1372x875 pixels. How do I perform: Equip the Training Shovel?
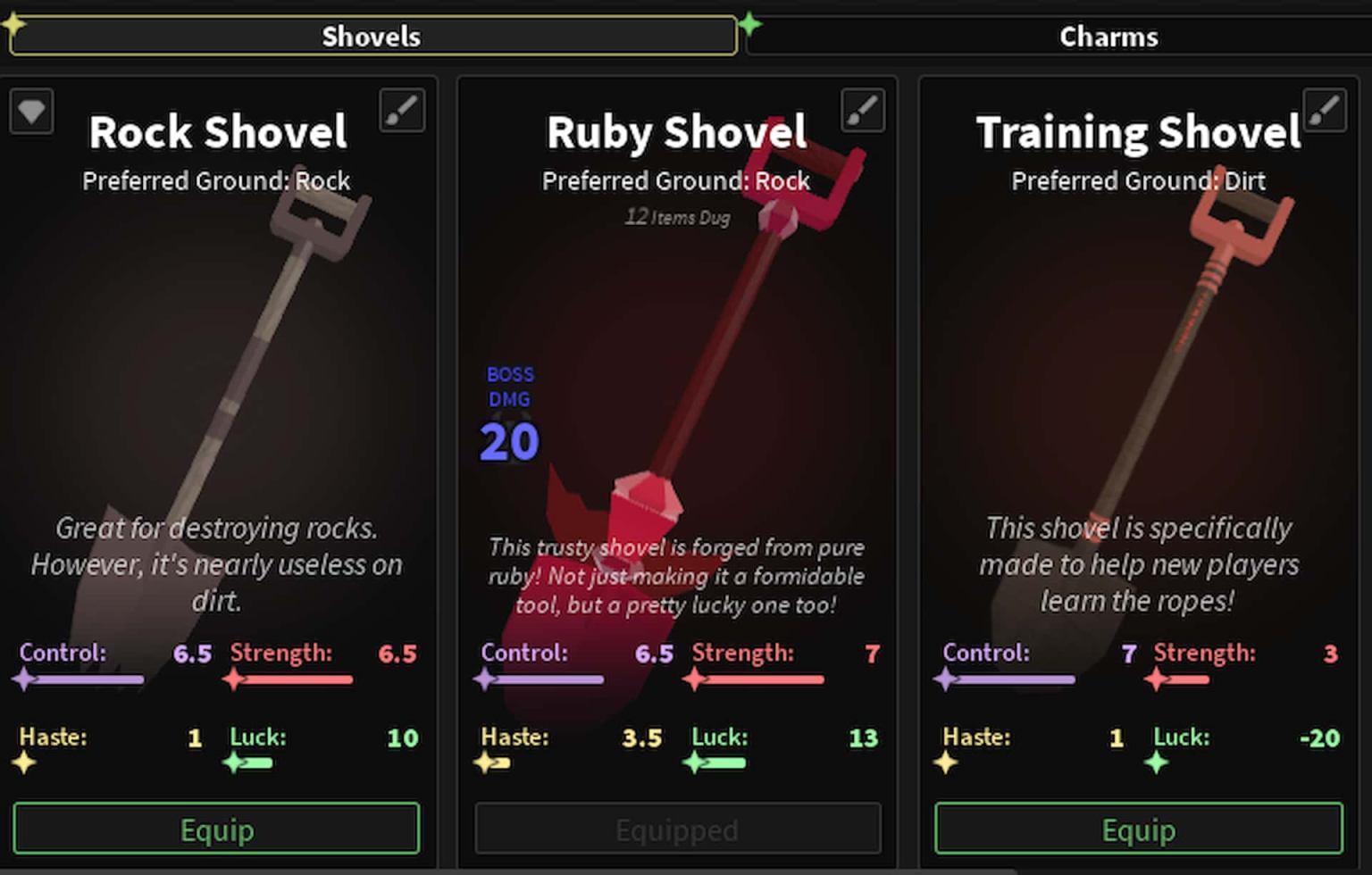[x=1138, y=829]
